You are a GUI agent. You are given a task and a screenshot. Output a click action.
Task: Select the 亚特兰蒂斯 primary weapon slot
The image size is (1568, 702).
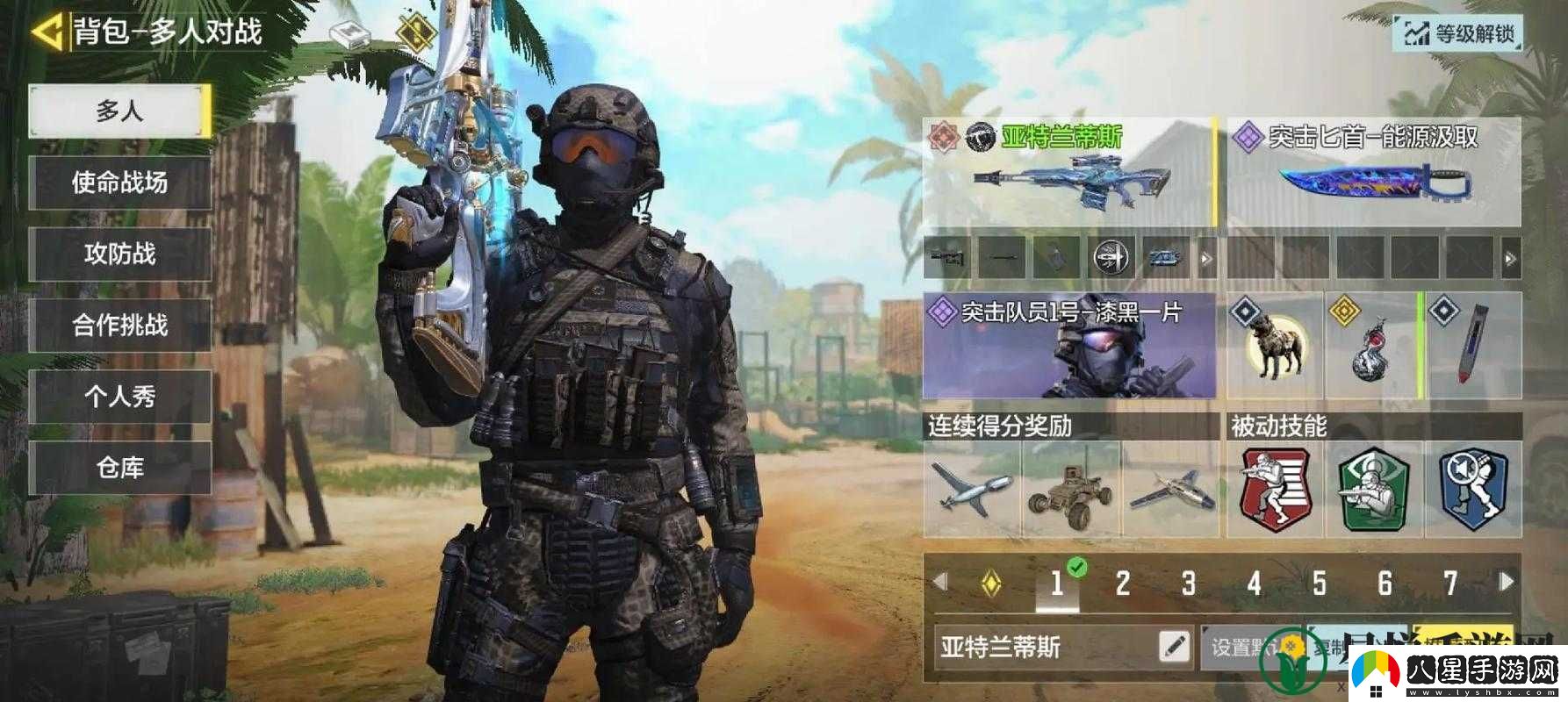1068,173
